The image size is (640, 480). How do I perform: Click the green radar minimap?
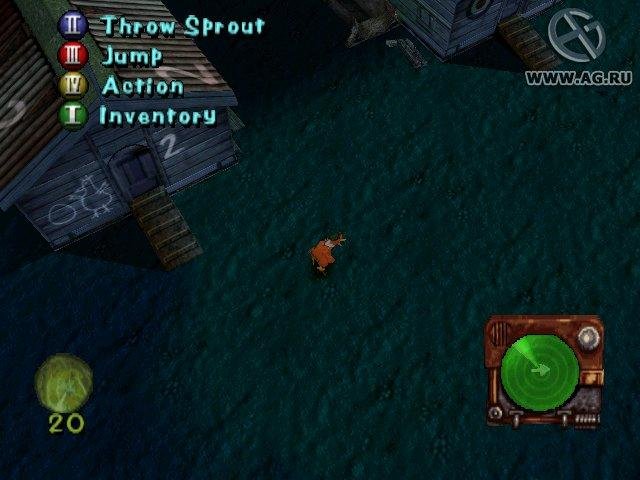tap(538, 370)
